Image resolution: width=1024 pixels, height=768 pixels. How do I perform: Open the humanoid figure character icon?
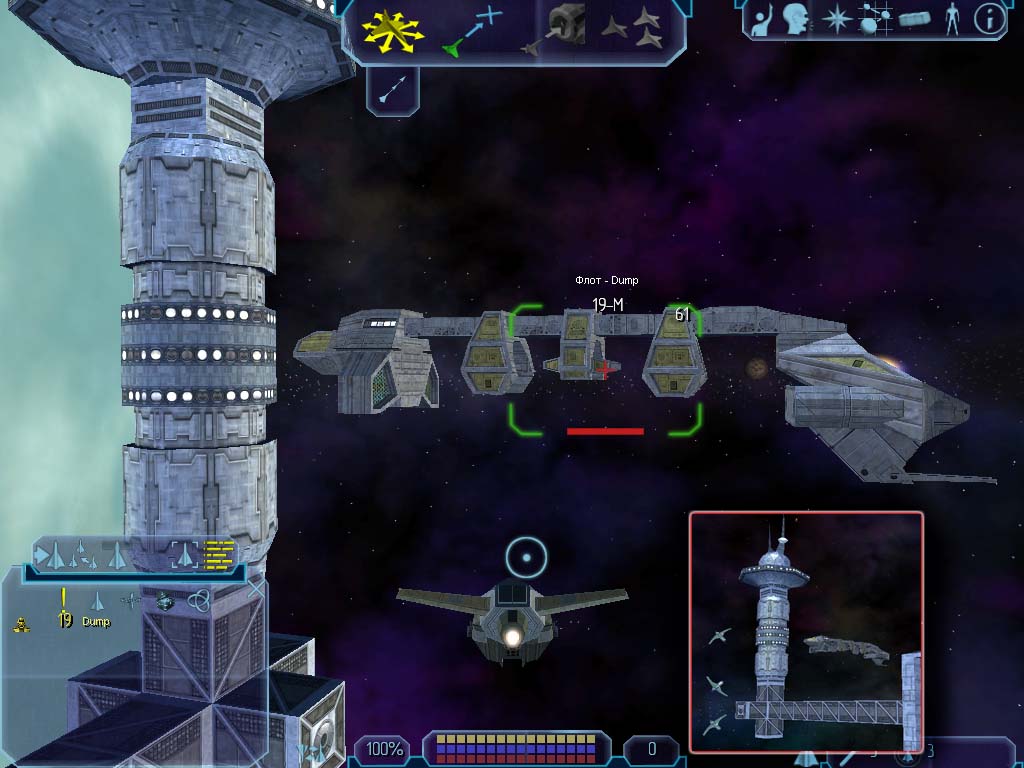(x=951, y=19)
